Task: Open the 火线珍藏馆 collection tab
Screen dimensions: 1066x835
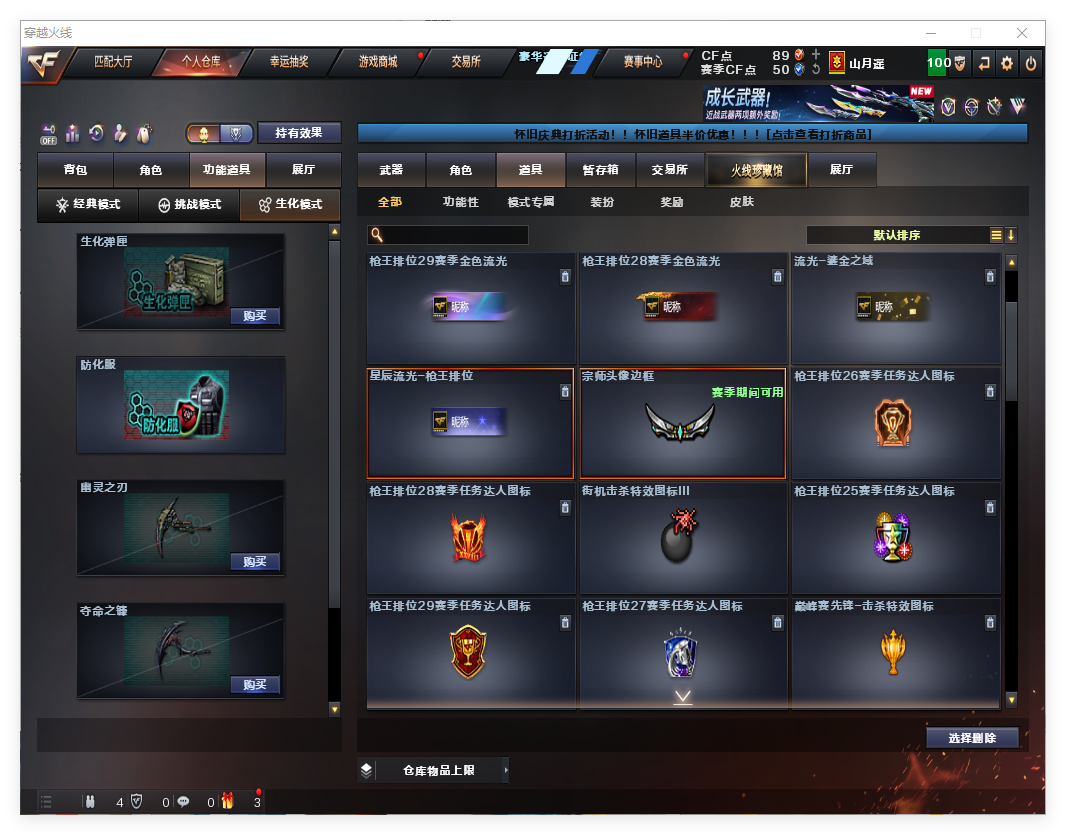Action: (x=756, y=170)
